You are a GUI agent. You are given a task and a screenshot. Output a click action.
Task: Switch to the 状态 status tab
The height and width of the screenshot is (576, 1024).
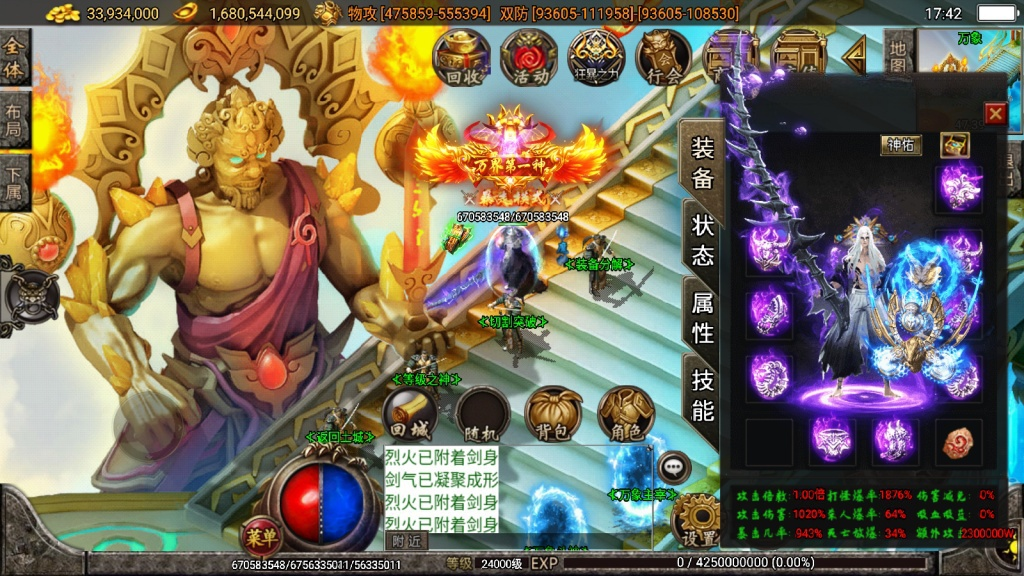(703, 240)
